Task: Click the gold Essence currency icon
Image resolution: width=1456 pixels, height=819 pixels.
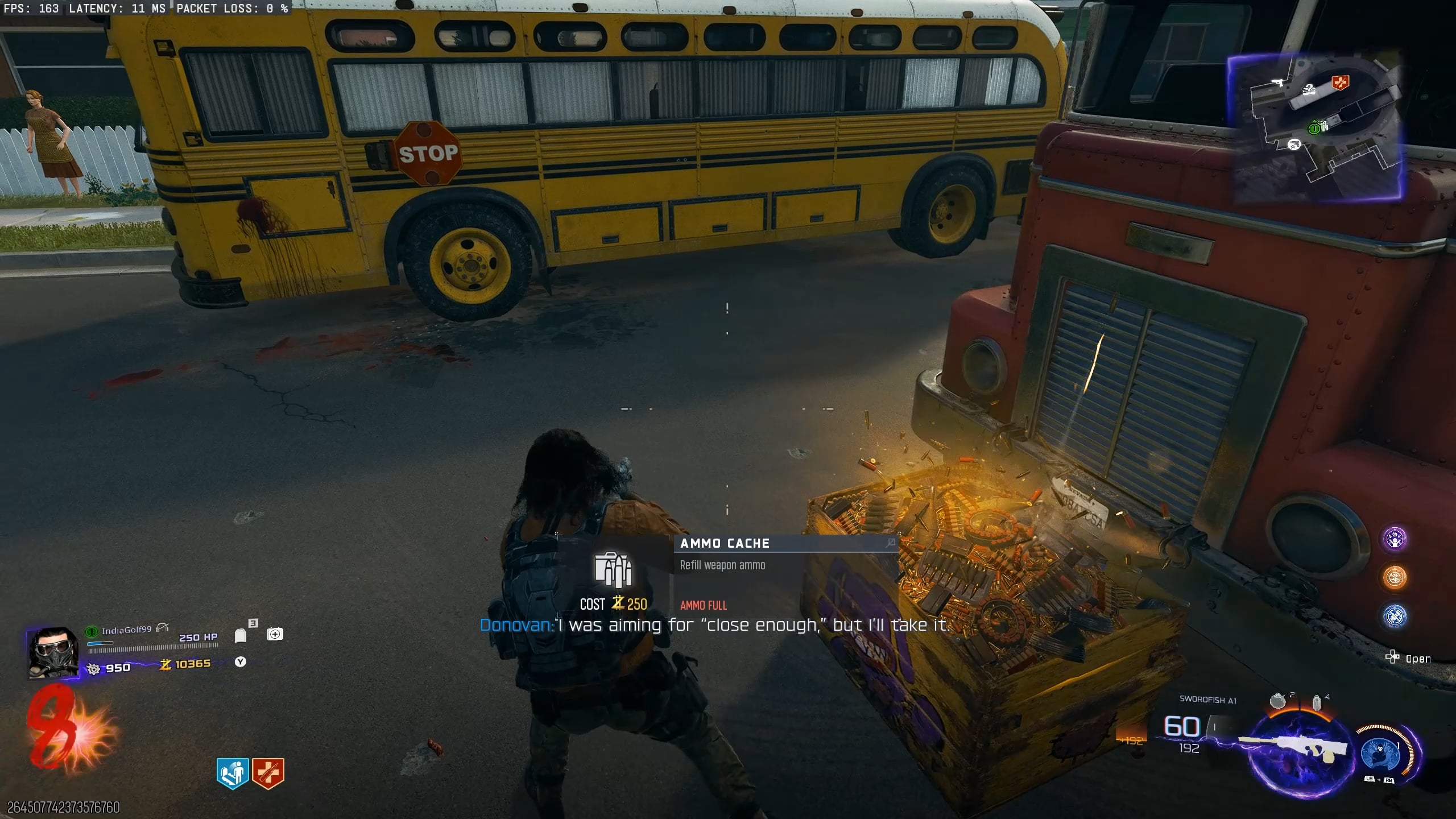Action: click(x=166, y=664)
